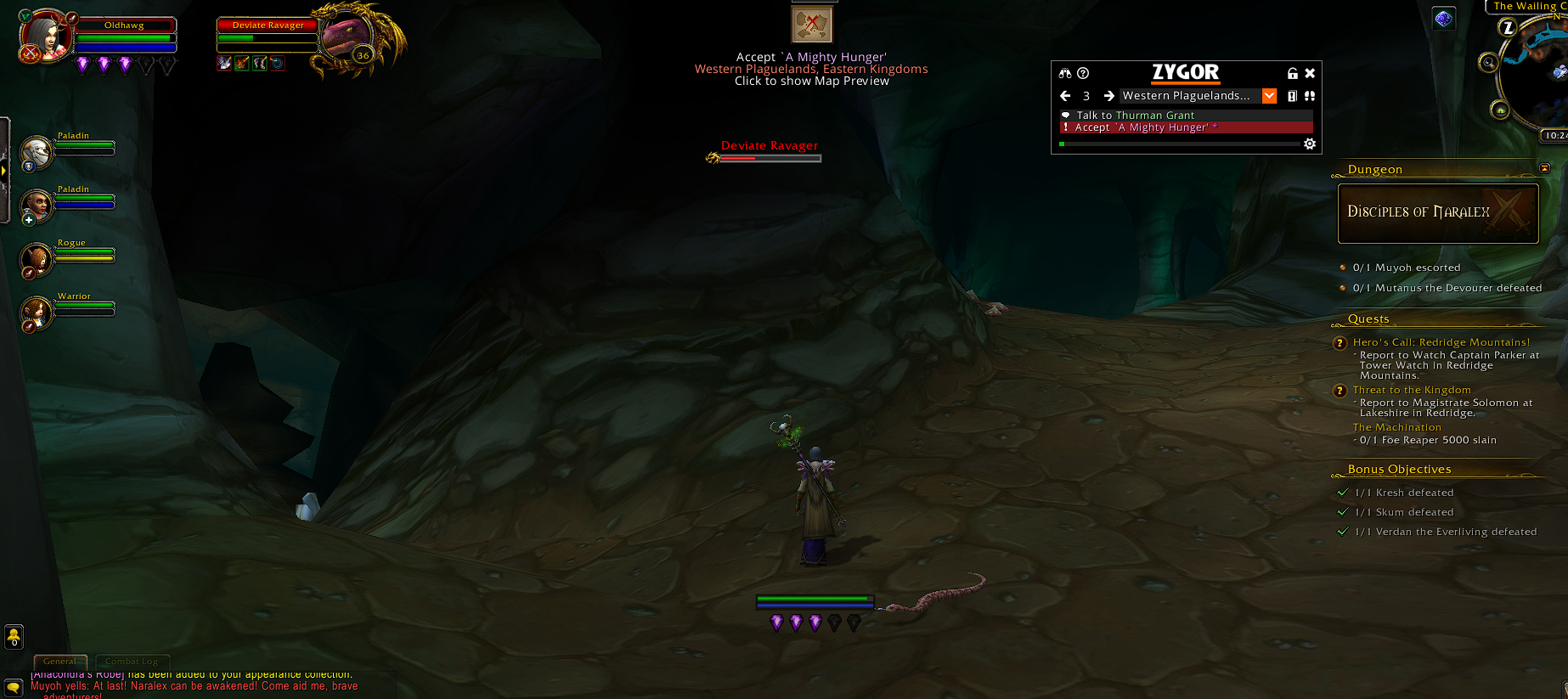
Task: Open the Western Plaguelands guide dropdown
Action: pos(1269,96)
